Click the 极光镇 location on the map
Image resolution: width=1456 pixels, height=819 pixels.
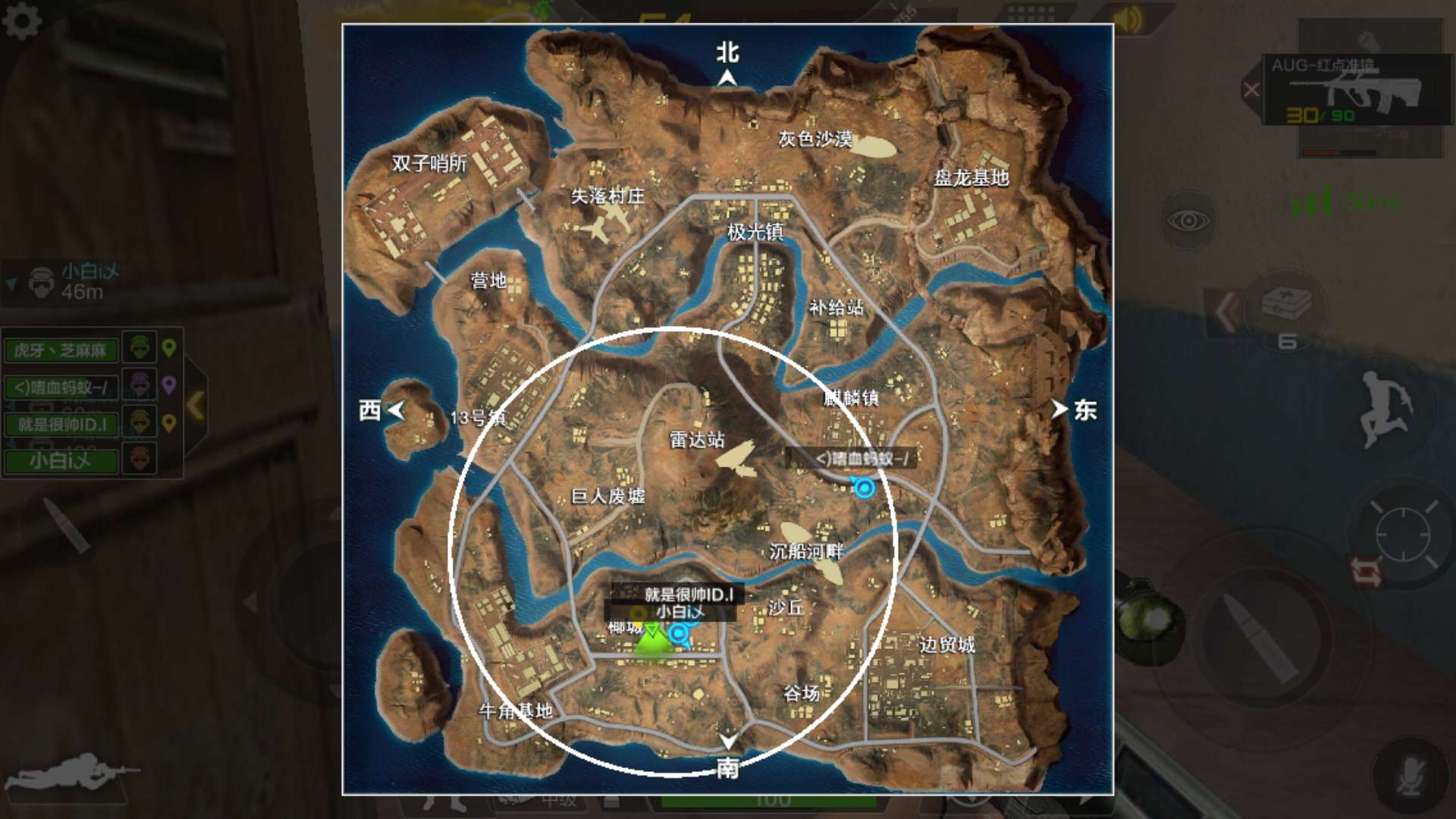[x=755, y=231]
